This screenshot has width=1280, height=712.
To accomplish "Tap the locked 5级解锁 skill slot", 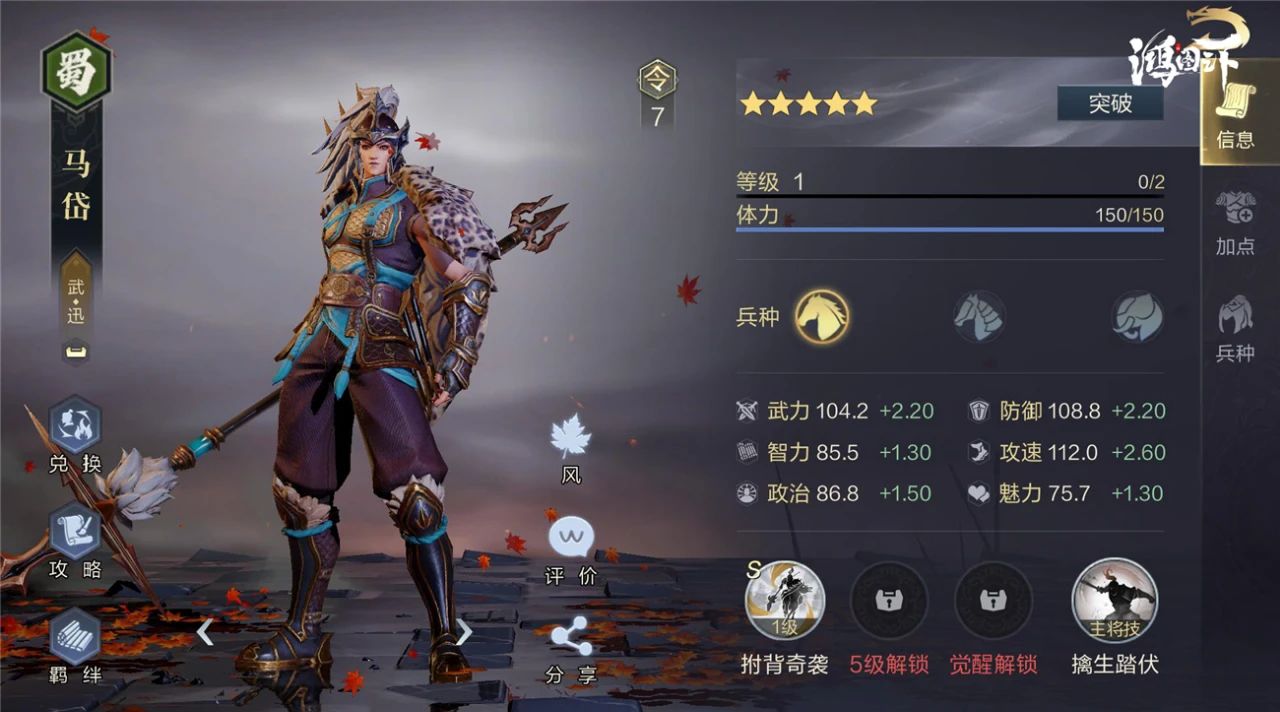I will pos(889,601).
